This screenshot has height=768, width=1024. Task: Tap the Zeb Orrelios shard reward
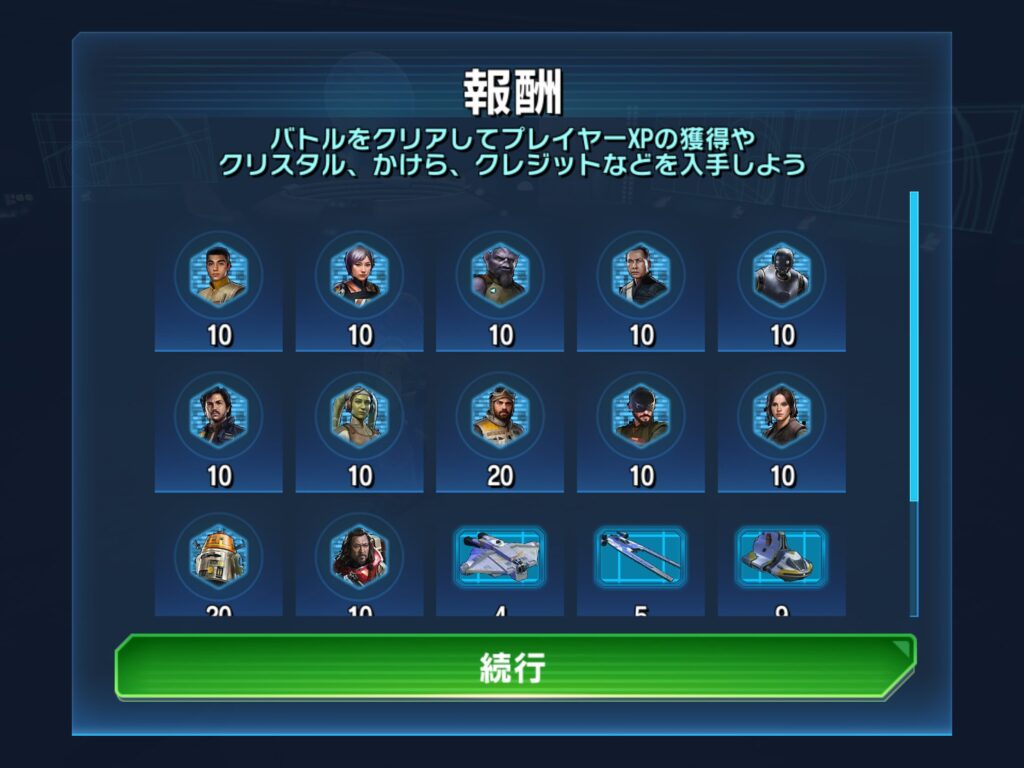click(500, 275)
